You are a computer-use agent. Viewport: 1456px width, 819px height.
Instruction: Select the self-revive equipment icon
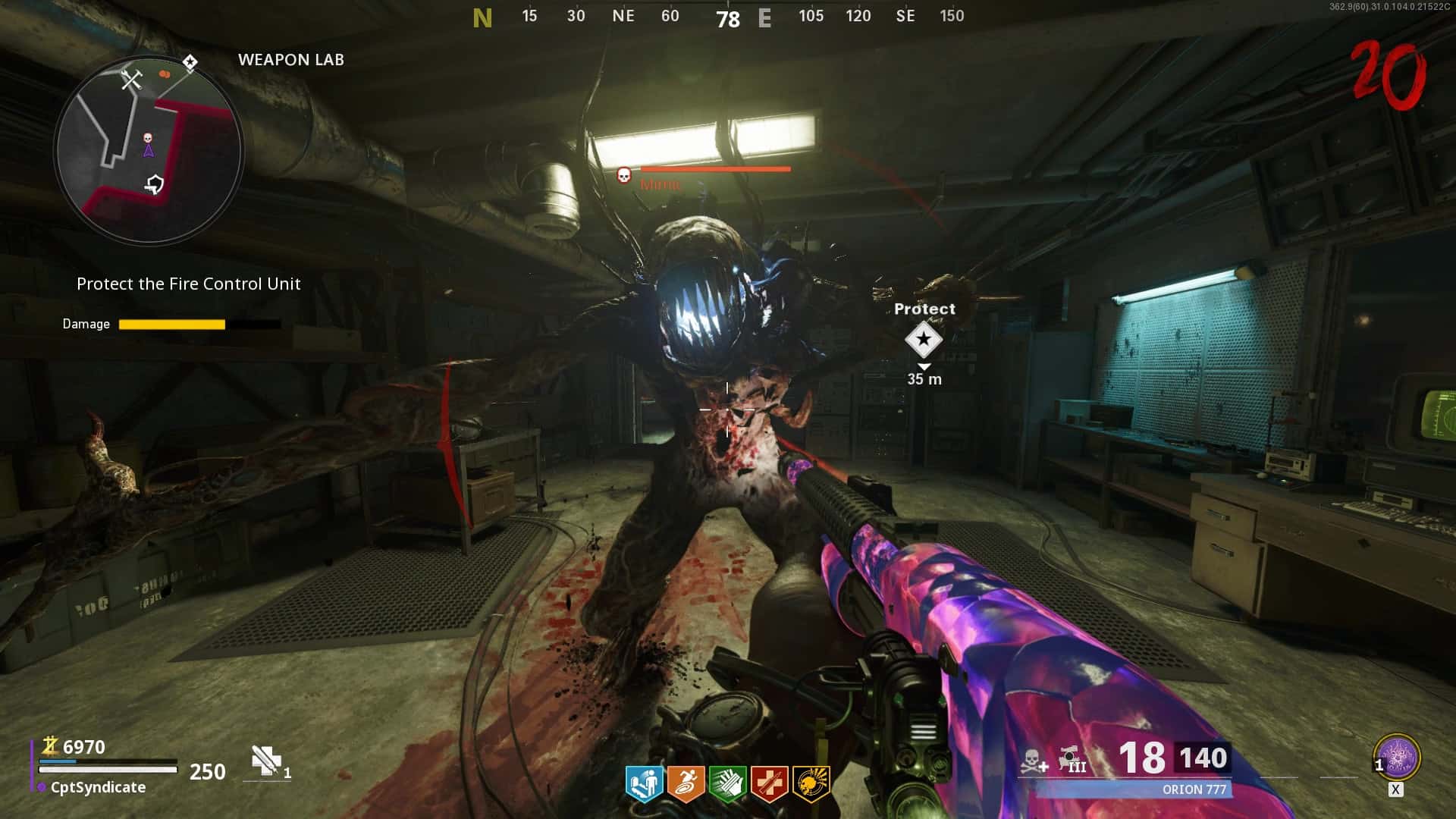(266, 761)
